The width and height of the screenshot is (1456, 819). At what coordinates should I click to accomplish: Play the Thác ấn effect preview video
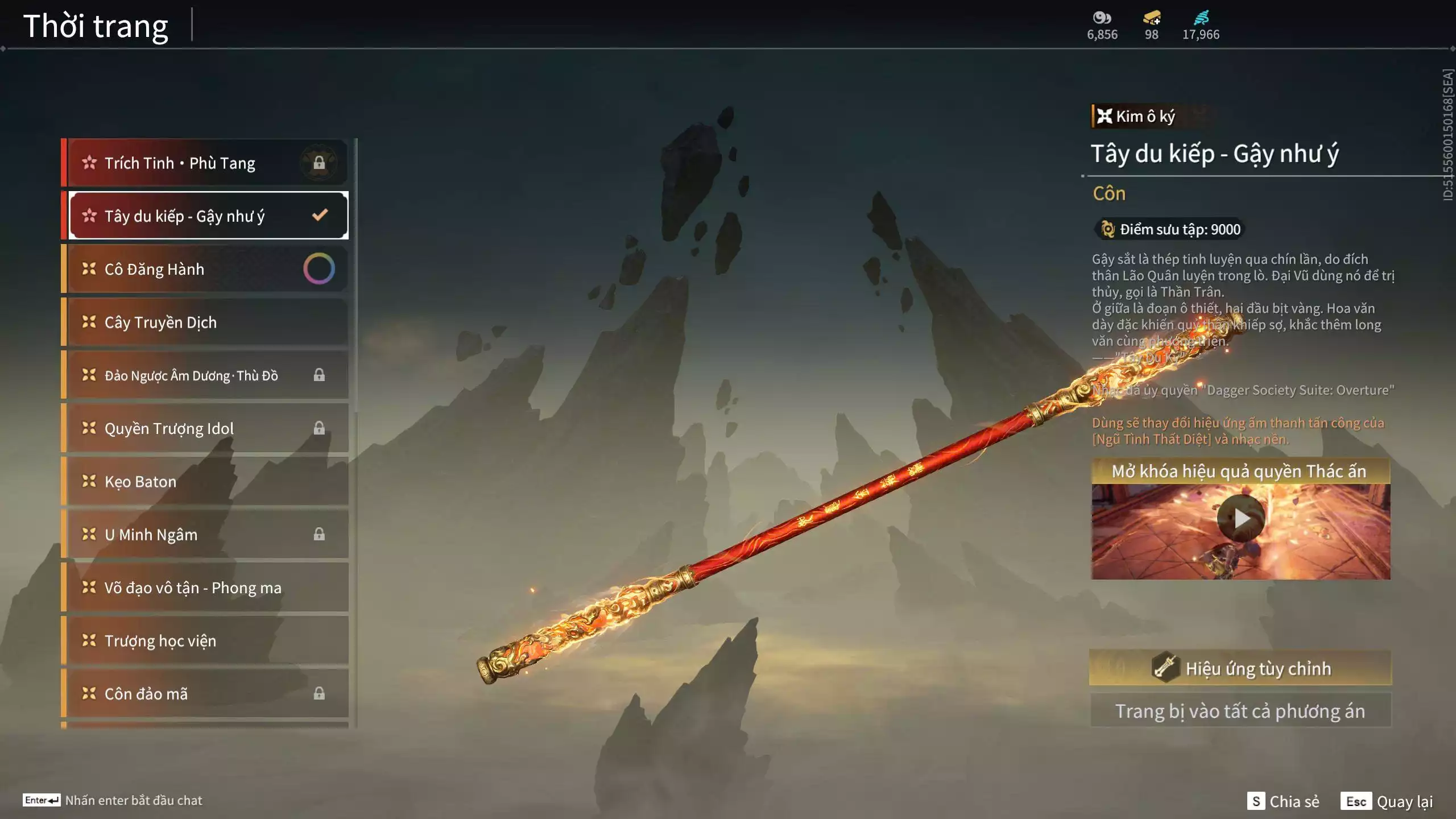(x=1240, y=518)
